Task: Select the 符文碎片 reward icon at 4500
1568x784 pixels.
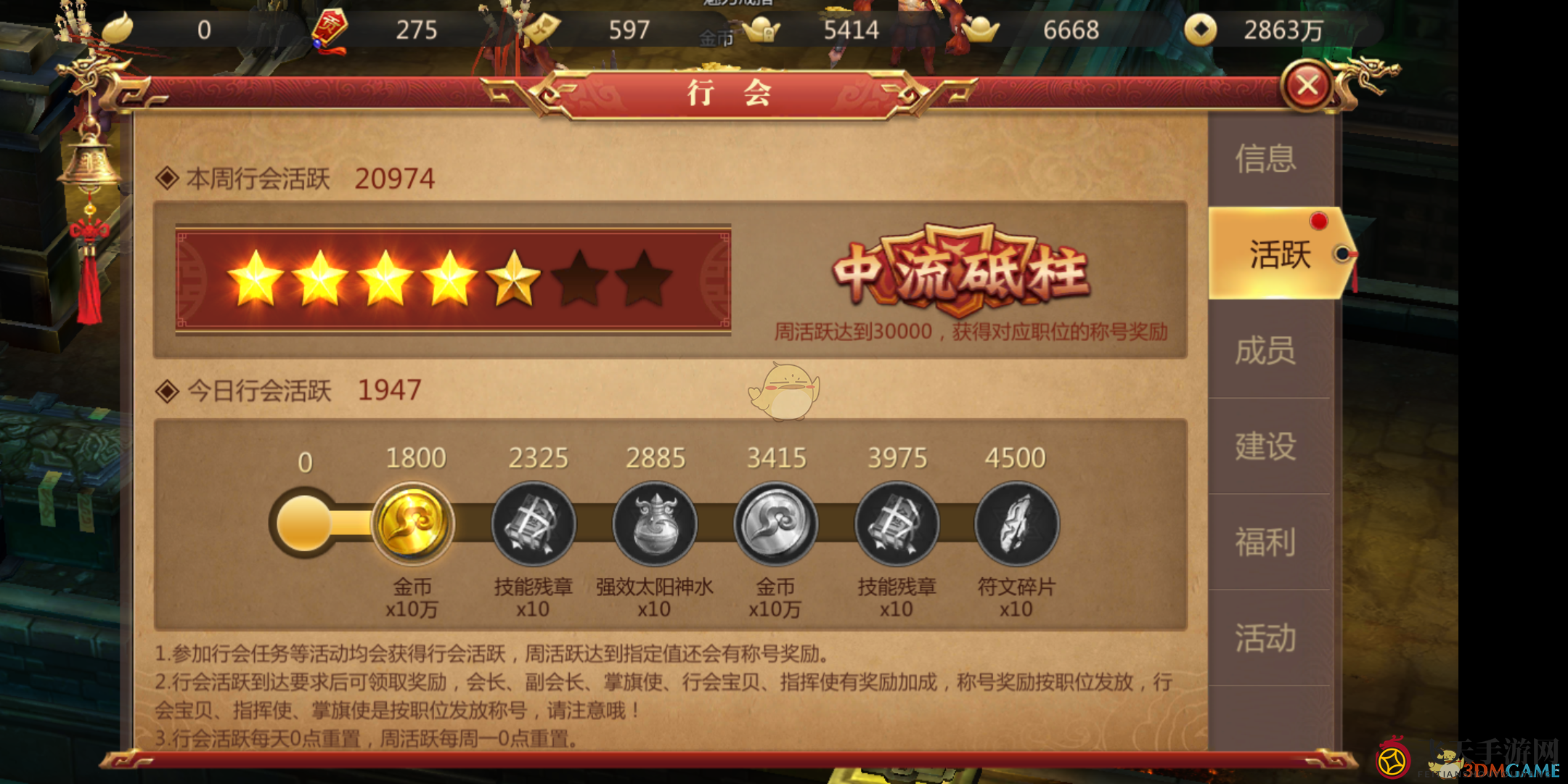Action: (1016, 524)
